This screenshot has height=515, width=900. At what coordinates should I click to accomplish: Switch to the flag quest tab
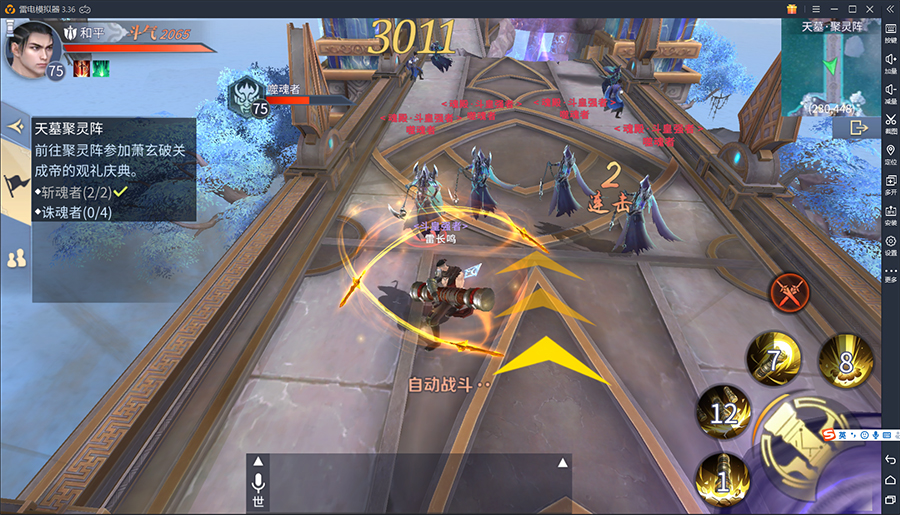click(x=15, y=184)
